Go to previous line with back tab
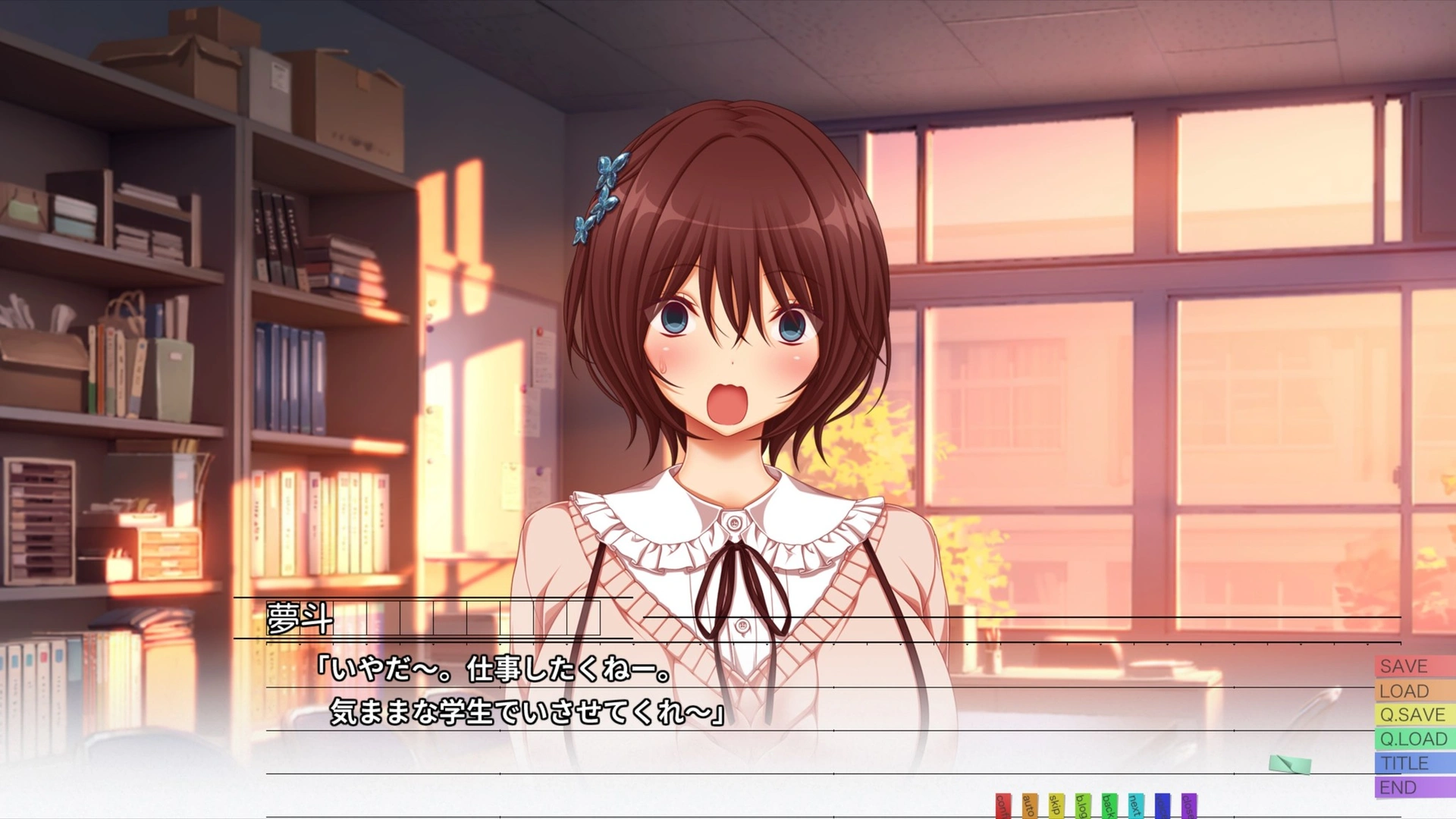The height and width of the screenshot is (819, 1456). pyautogui.click(x=1109, y=806)
